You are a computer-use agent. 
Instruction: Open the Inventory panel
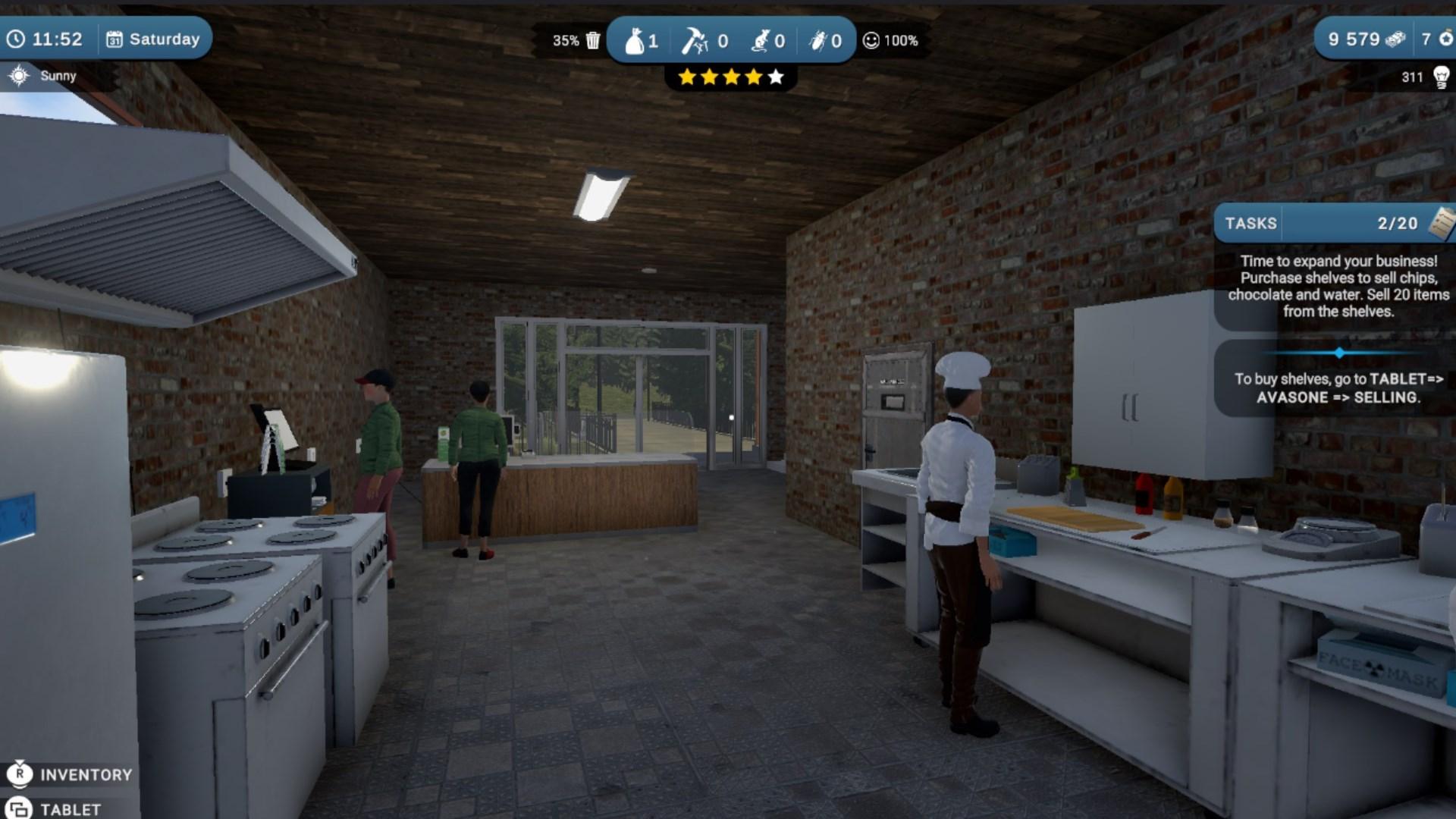pos(72,774)
